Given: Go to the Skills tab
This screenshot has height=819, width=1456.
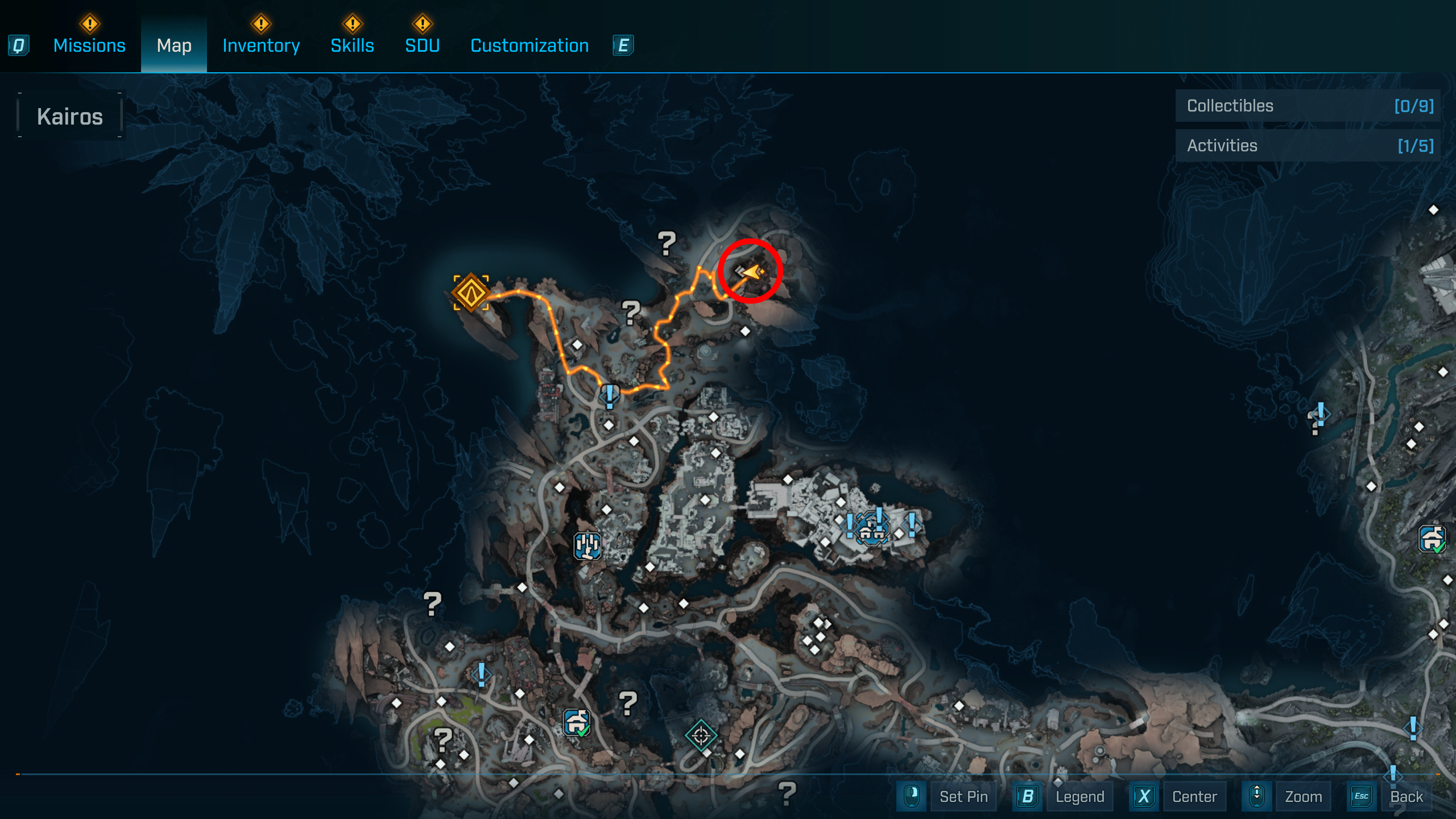Looking at the screenshot, I should [x=352, y=45].
